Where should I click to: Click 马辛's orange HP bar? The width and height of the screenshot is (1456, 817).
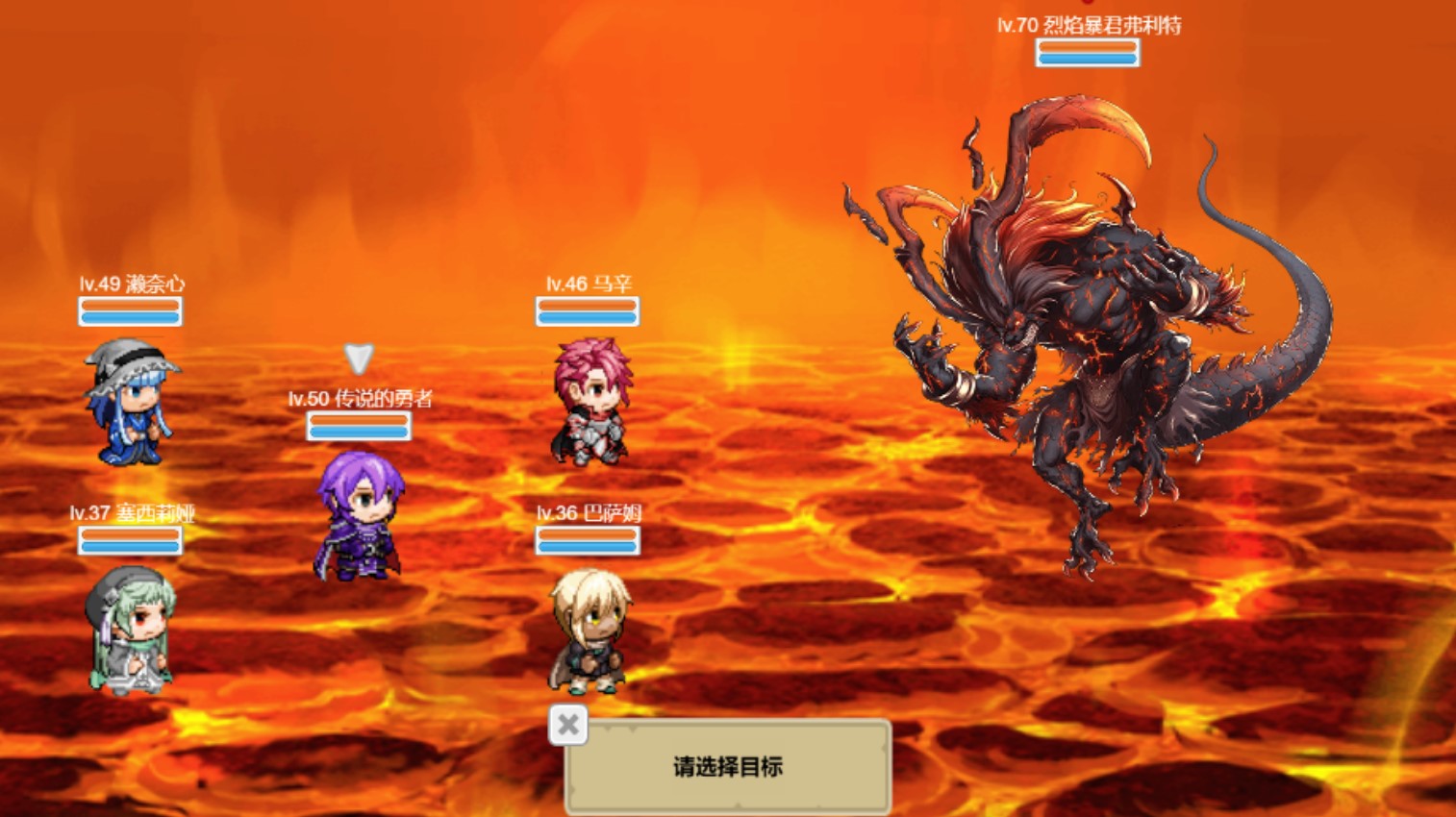(588, 303)
